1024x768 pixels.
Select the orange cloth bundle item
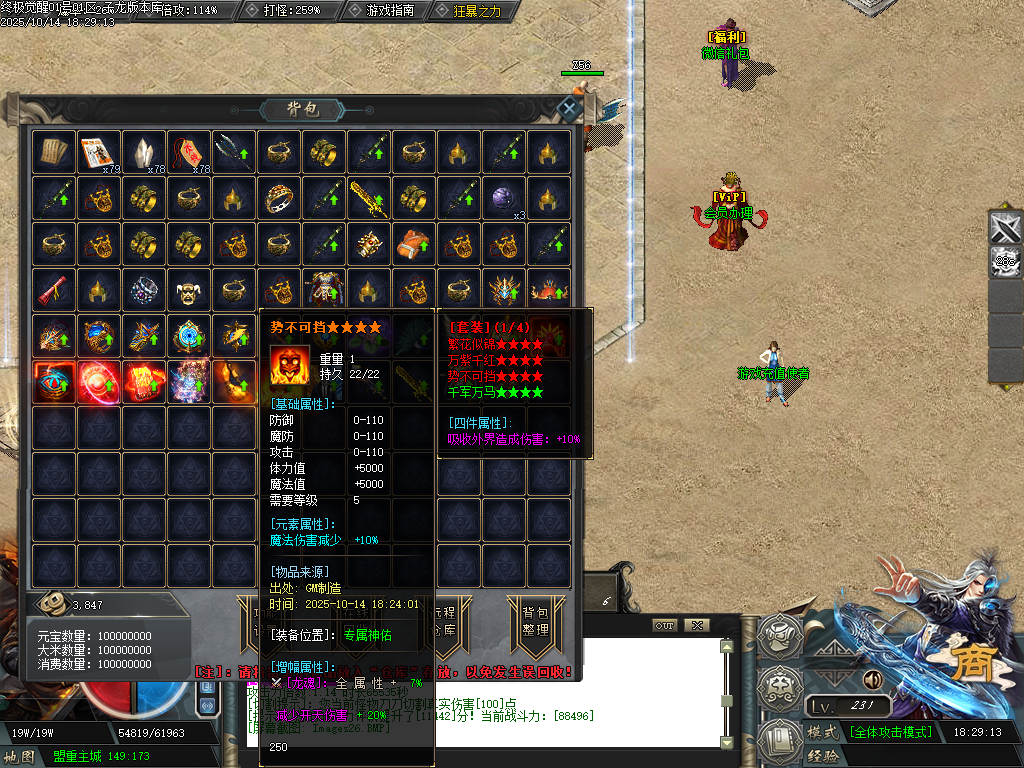click(x=414, y=243)
